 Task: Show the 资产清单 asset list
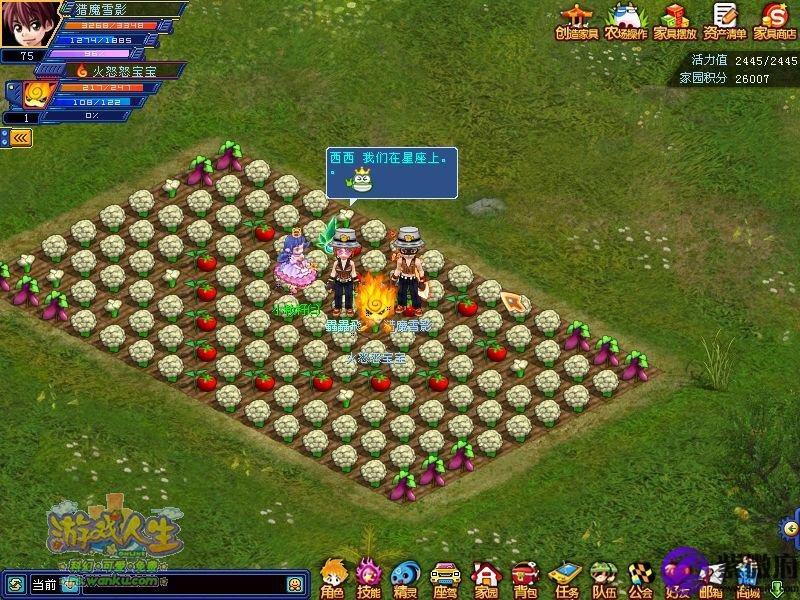pyautogui.click(x=725, y=20)
